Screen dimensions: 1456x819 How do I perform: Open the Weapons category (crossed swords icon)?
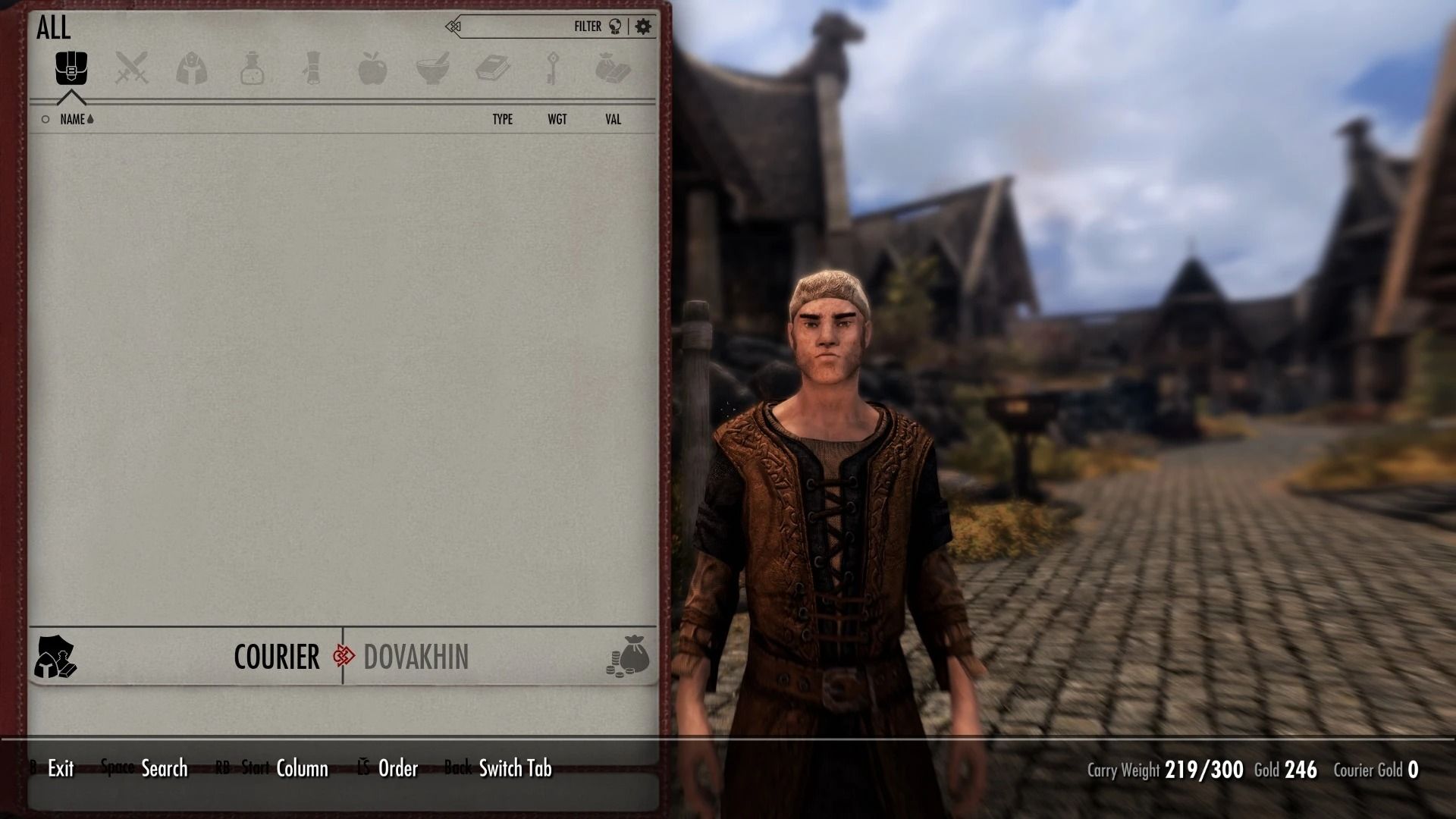(x=132, y=68)
